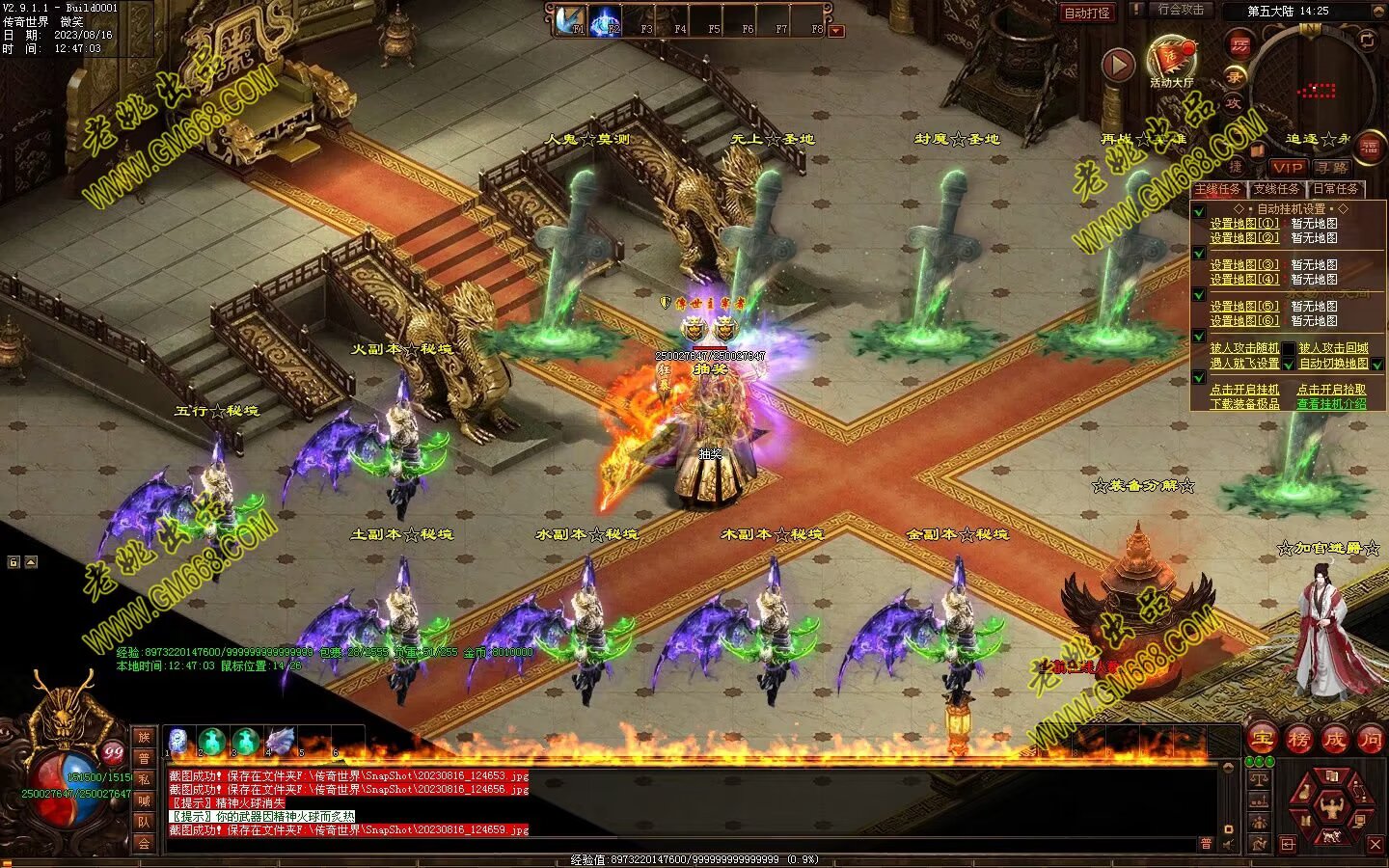Switch to the 日常任务 daily quest tab

point(1335,189)
